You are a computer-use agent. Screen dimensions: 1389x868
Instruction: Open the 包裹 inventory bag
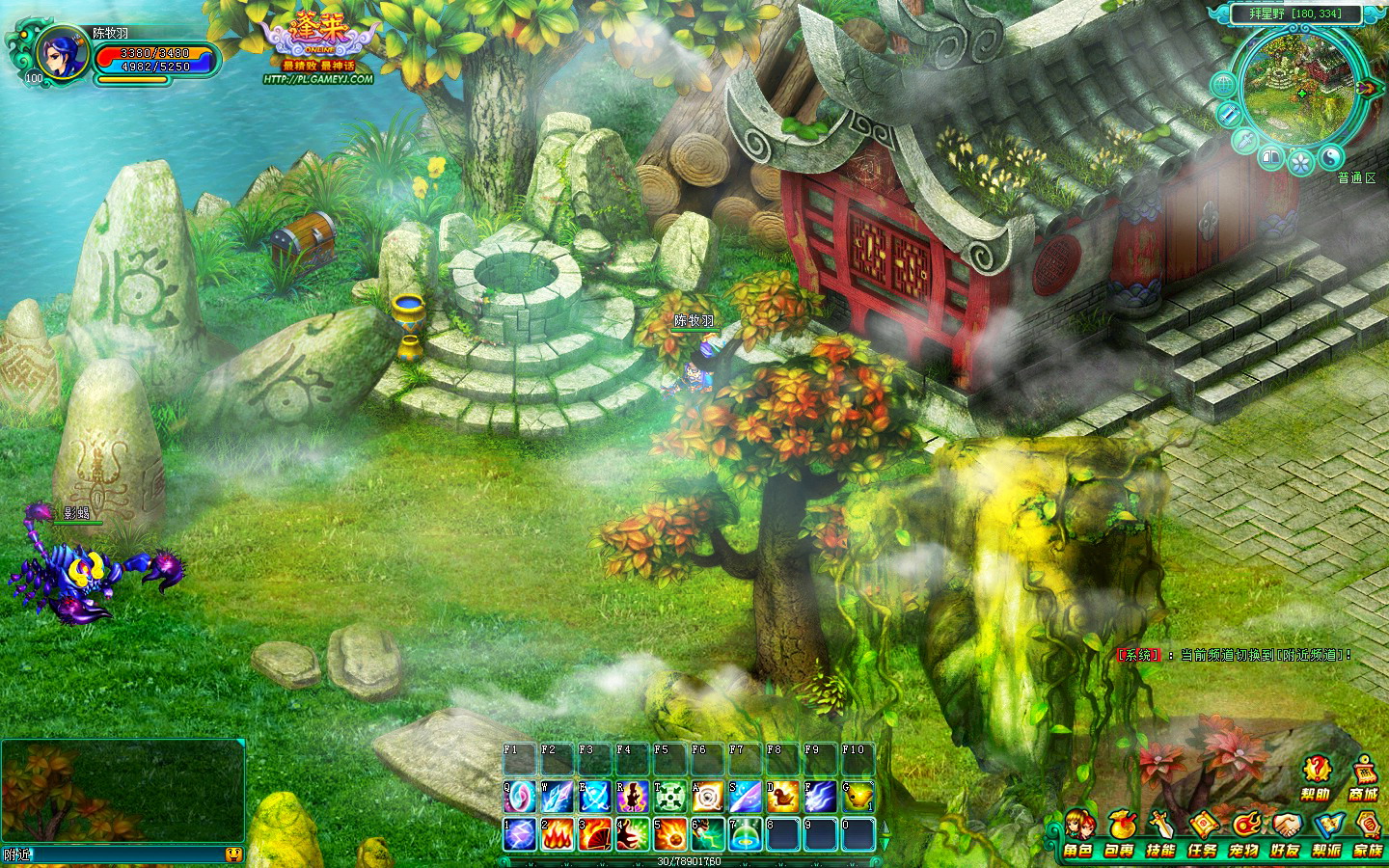click(1120, 835)
